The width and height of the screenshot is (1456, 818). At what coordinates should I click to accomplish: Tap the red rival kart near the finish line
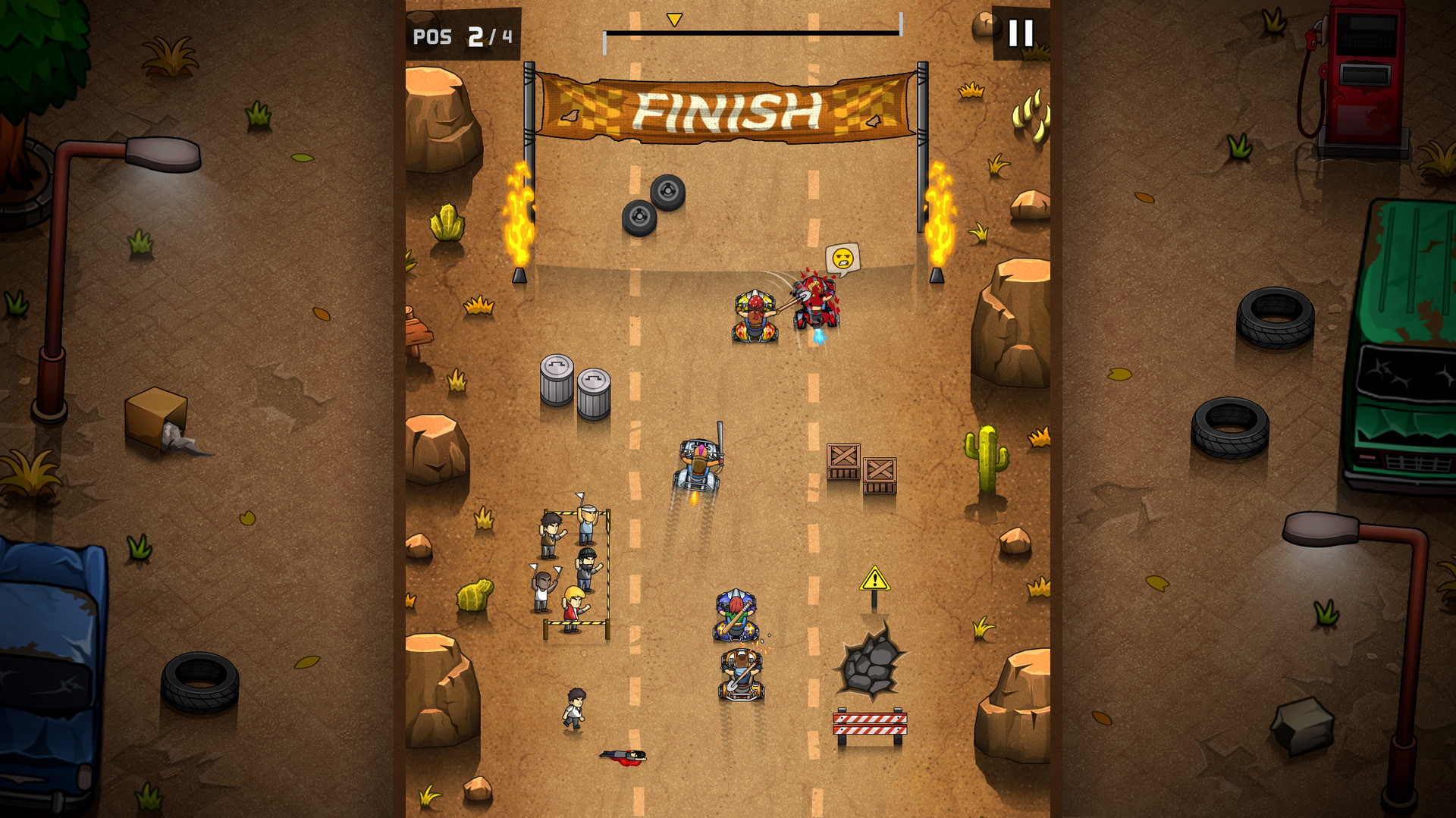[815, 303]
